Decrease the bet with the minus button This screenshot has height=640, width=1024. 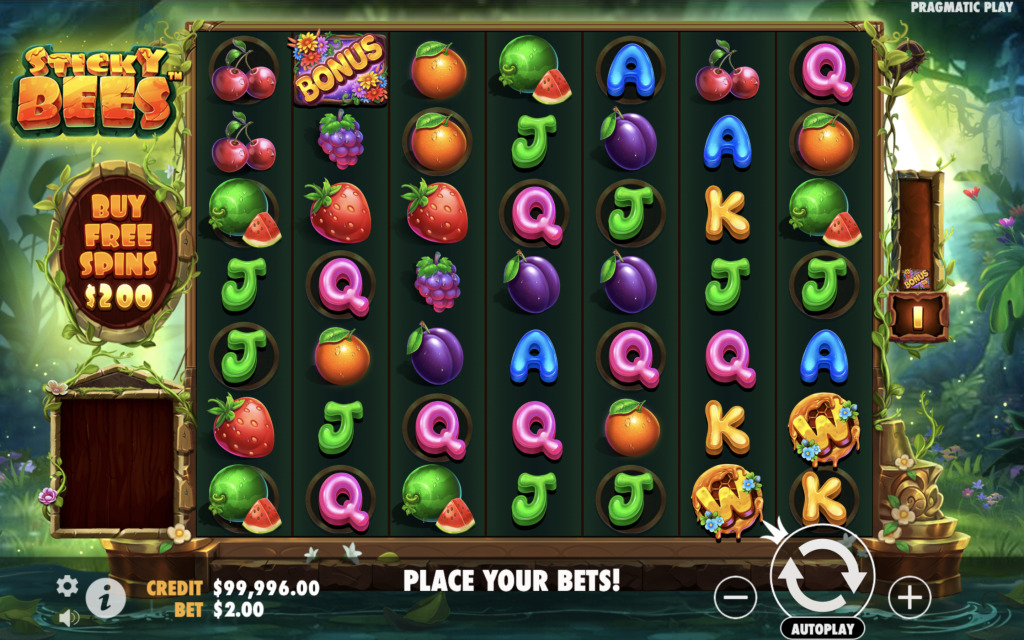pos(735,598)
